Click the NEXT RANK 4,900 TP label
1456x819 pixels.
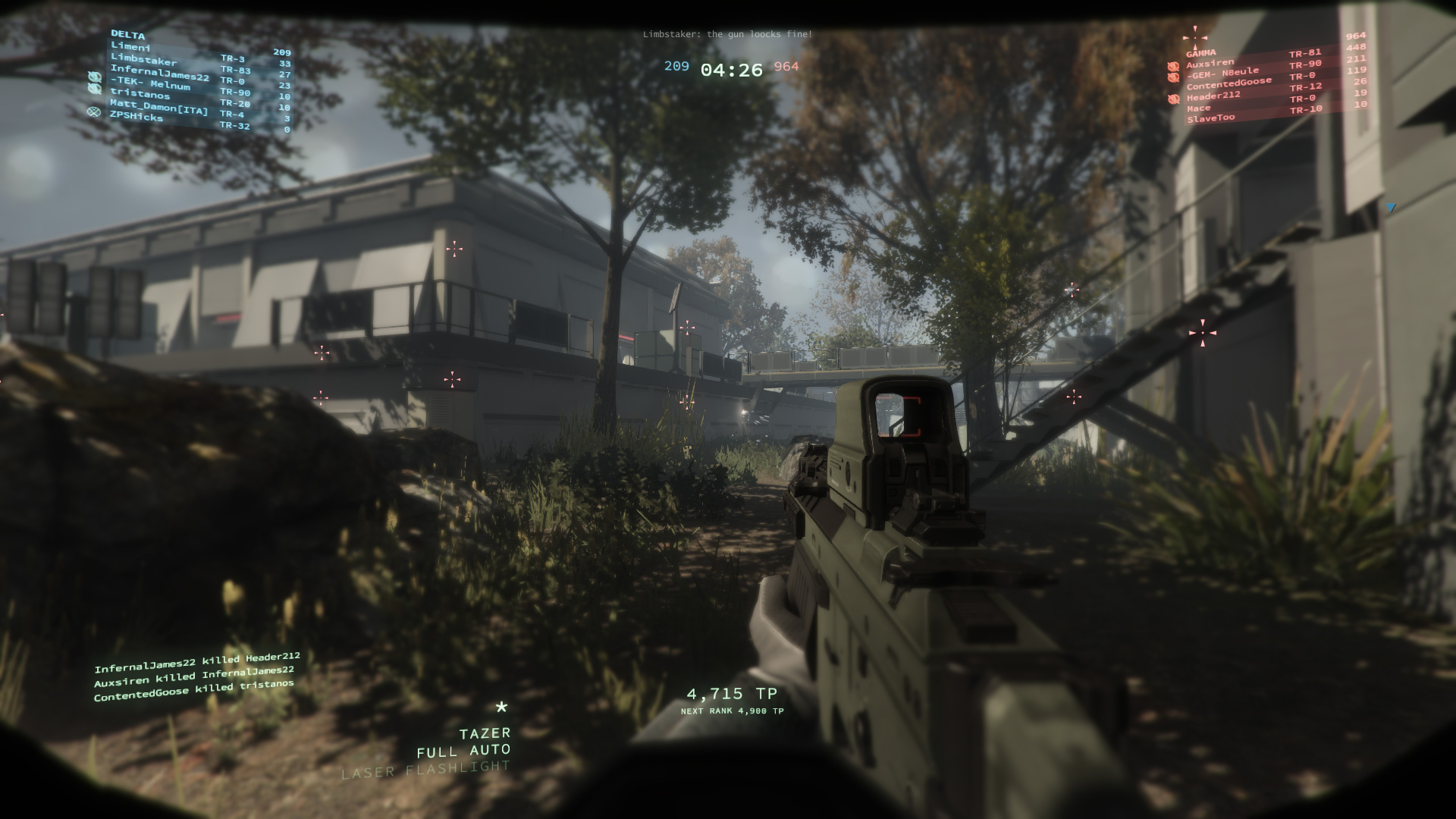pos(733,711)
